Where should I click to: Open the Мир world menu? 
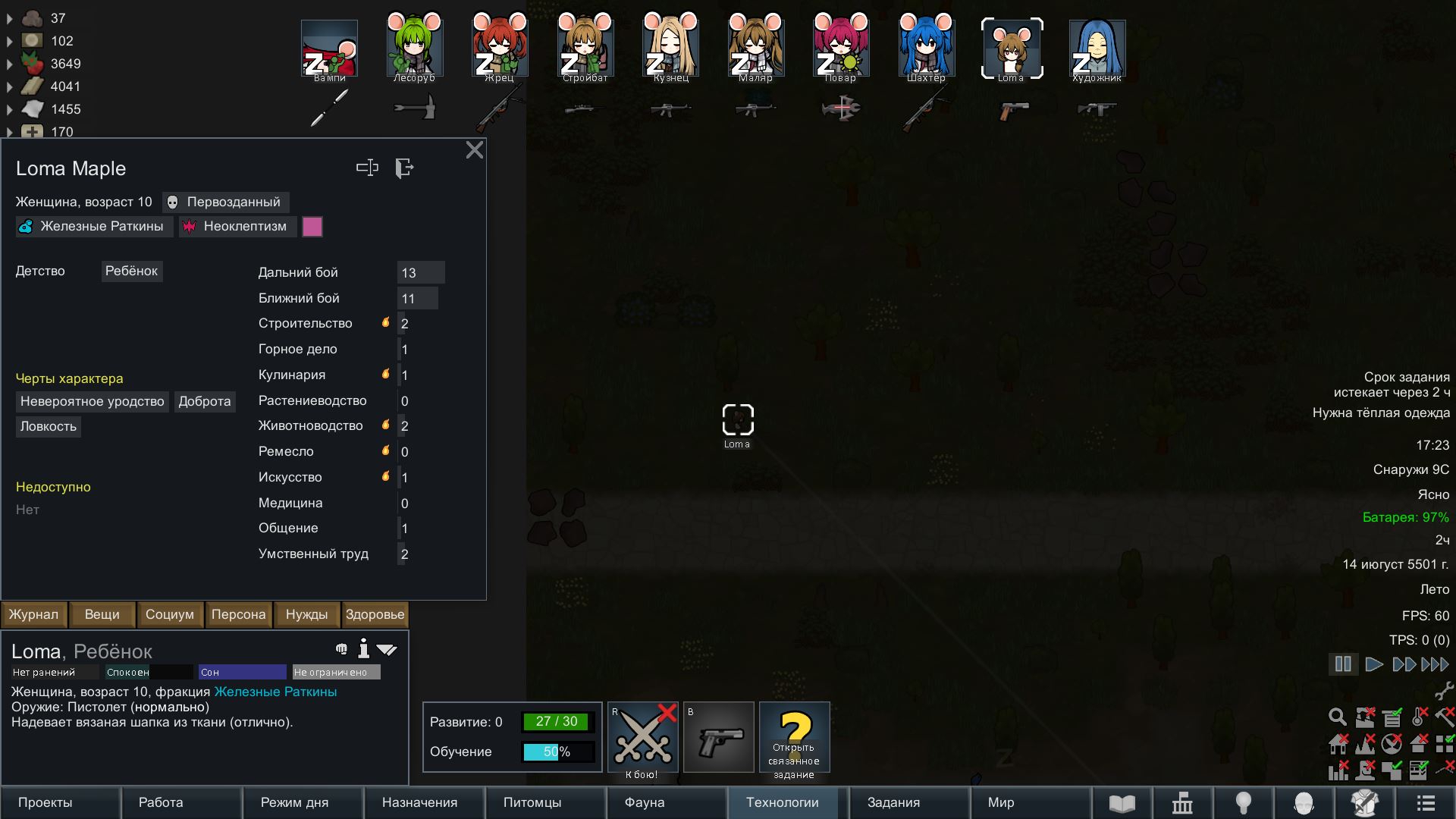point(1001,802)
